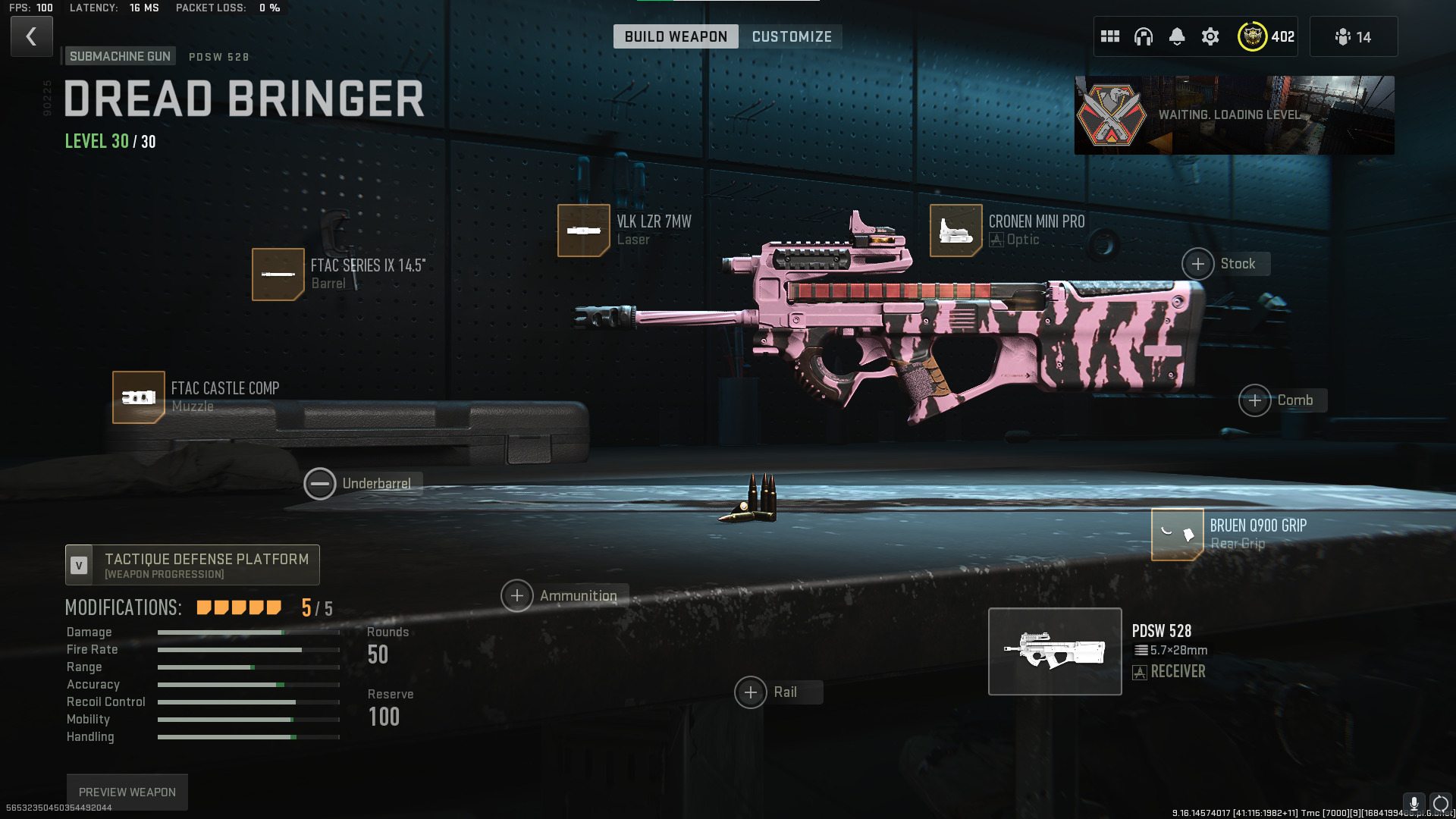Click the Preview Weapon button
The height and width of the screenshot is (819, 1456).
127,792
